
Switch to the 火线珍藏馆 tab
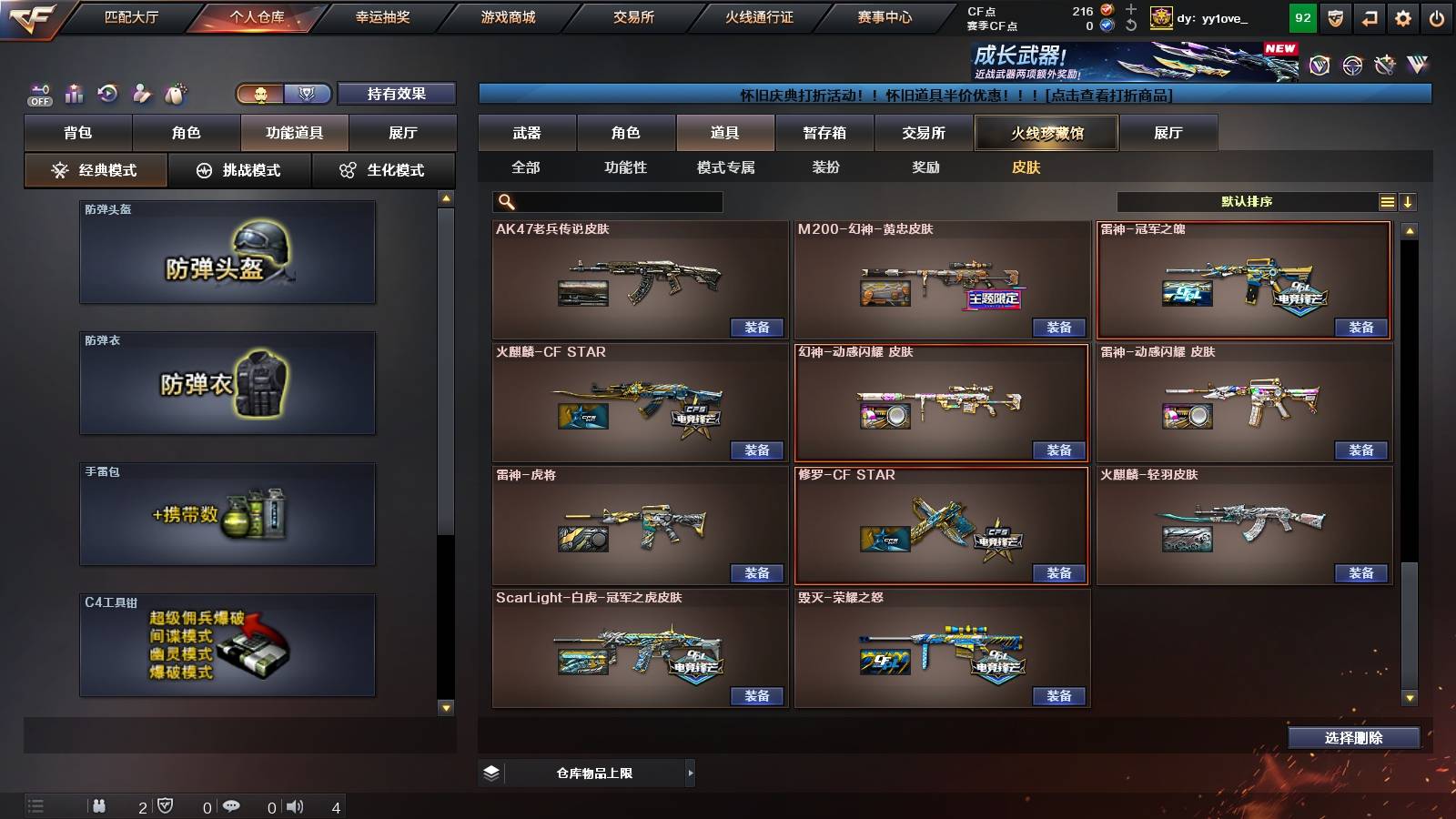pos(1046,133)
